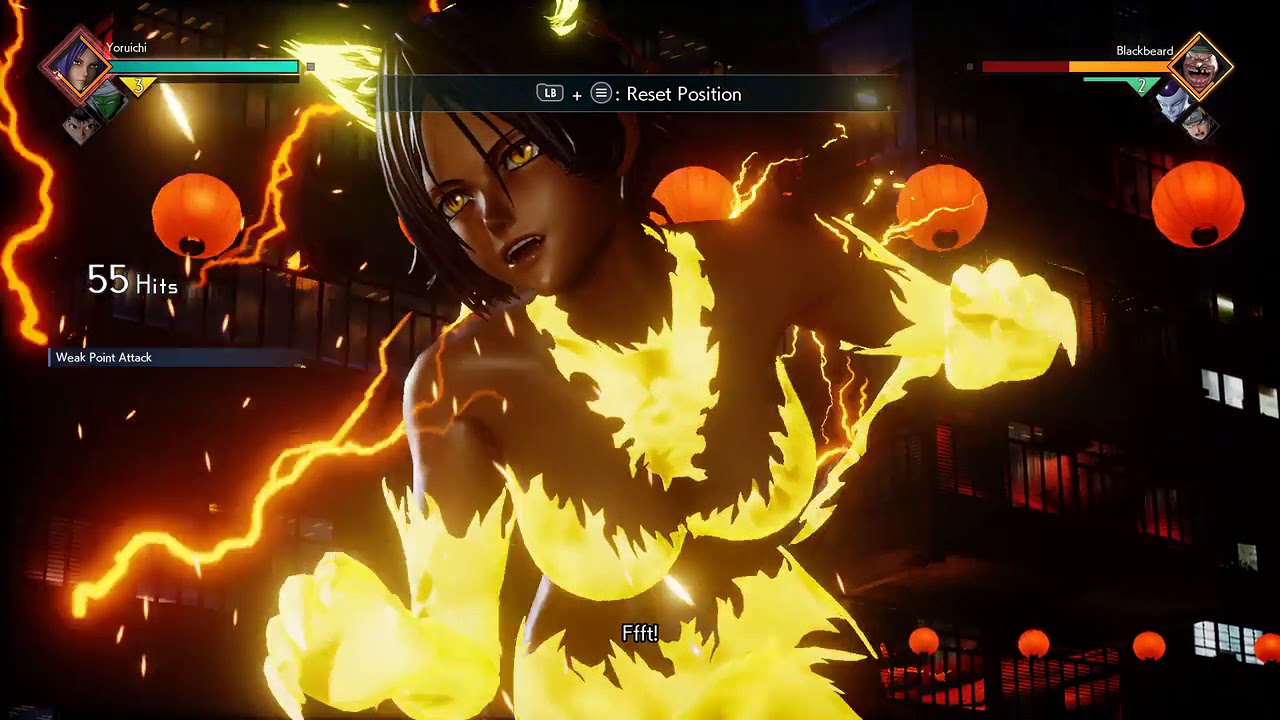Click Yusuke's portrait in the left team lineup
This screenshot has height=720, width=1280.
click(83, 126)
